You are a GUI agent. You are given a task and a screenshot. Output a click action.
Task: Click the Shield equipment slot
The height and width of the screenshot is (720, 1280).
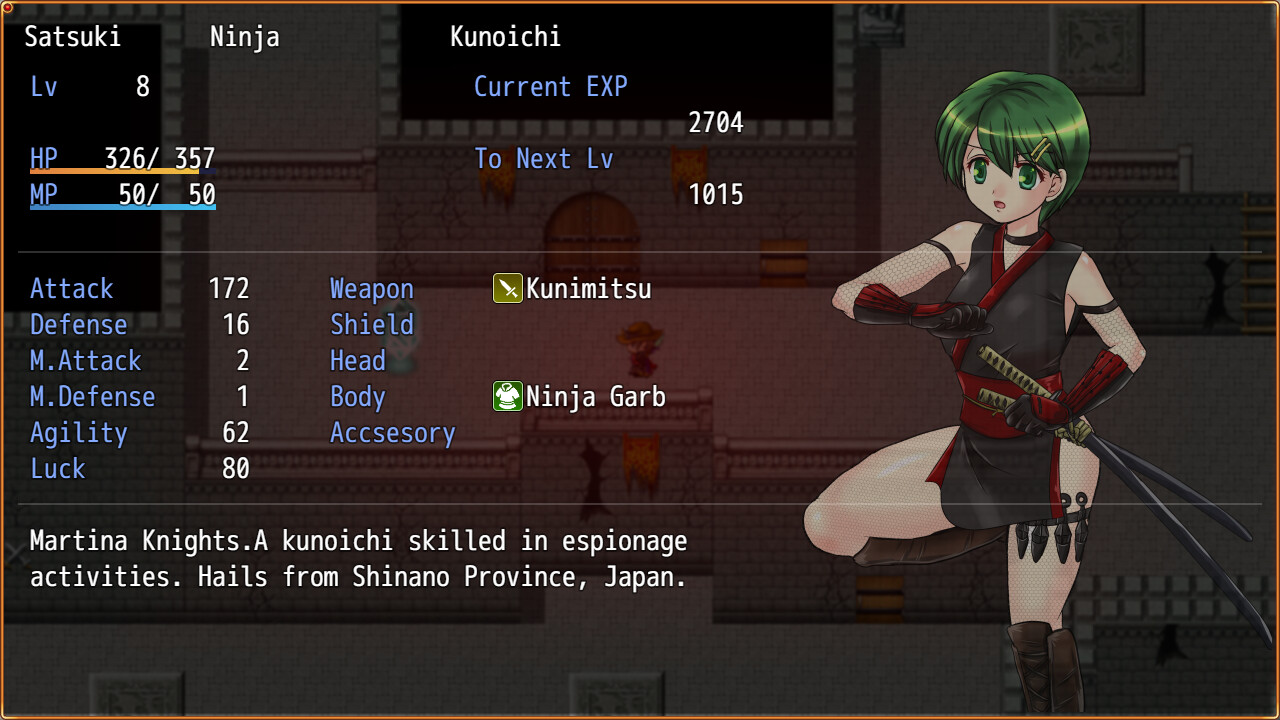pyautogui.click(x=371, y=325)
